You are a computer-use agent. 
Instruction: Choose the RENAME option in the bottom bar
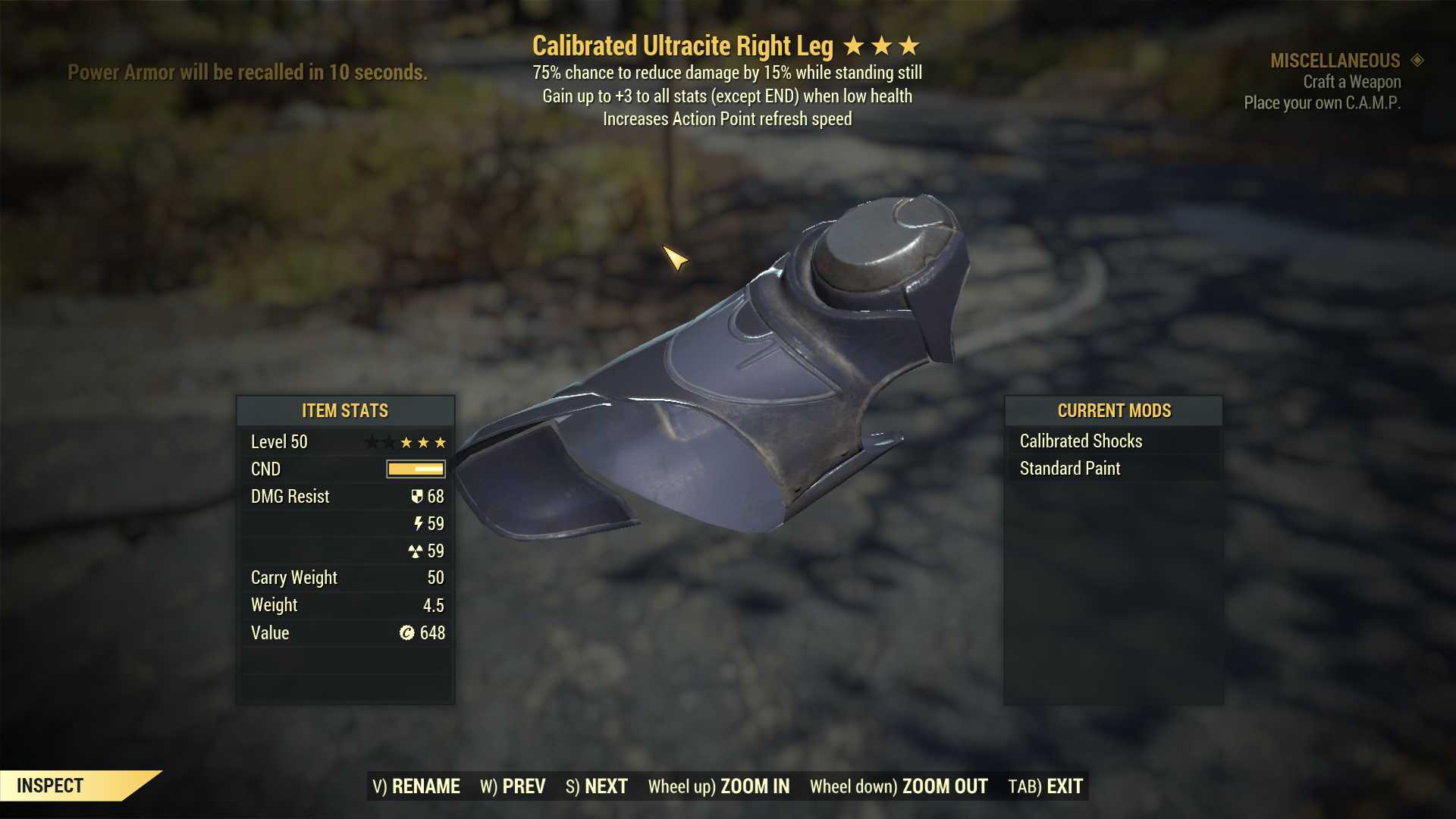(x=416, y=786)
